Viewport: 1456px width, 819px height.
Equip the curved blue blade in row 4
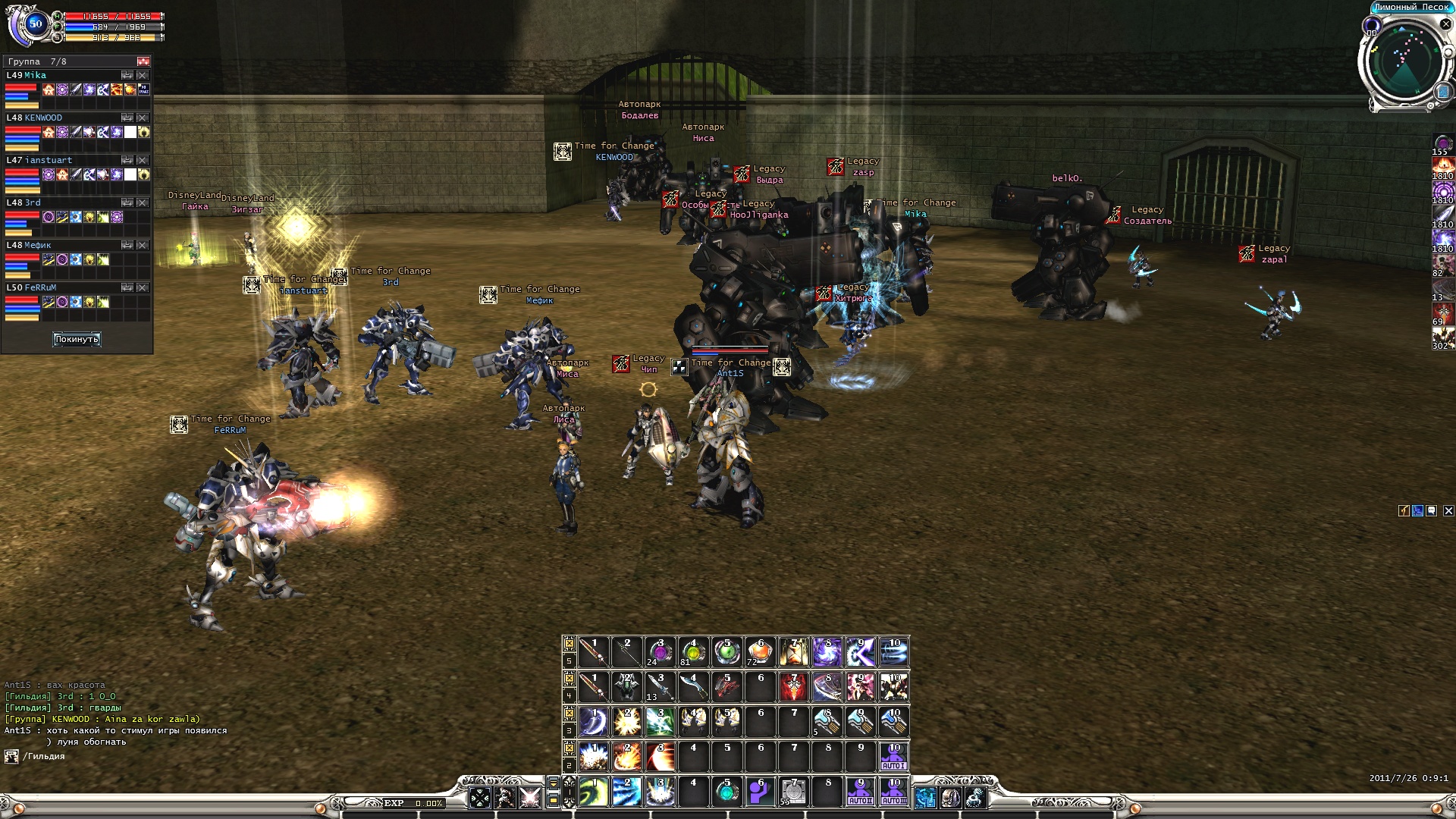[x=692, y=687]
